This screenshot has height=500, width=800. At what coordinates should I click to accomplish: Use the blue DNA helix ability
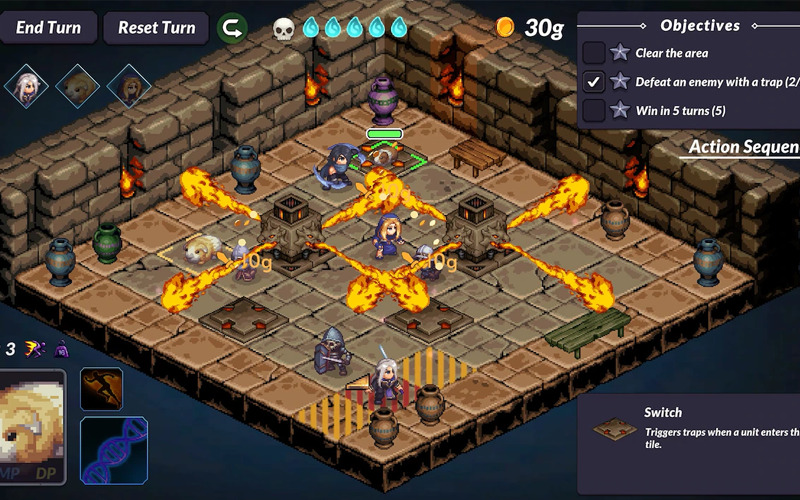(113, 450)
